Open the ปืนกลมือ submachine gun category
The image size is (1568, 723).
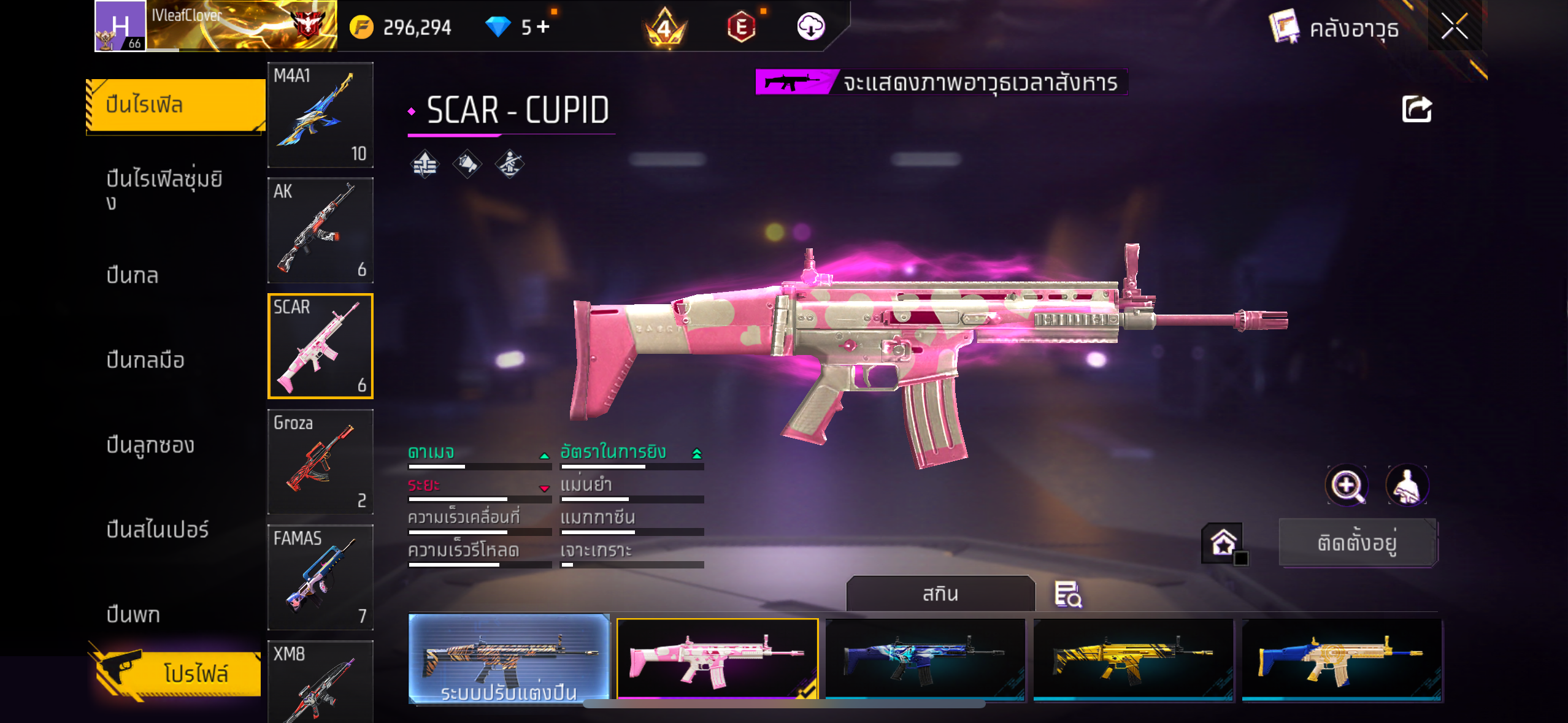(x=145, y=360)
